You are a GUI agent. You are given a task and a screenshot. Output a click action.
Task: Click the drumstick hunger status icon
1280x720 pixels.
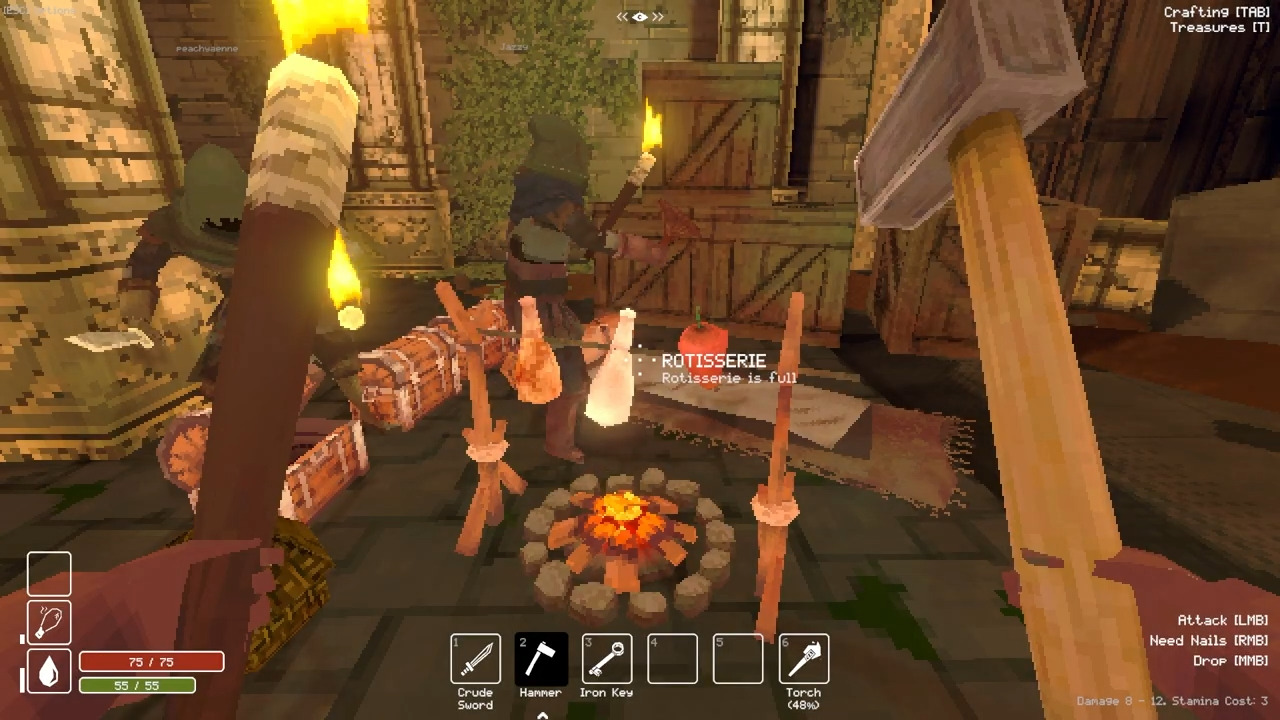point(49,622)
